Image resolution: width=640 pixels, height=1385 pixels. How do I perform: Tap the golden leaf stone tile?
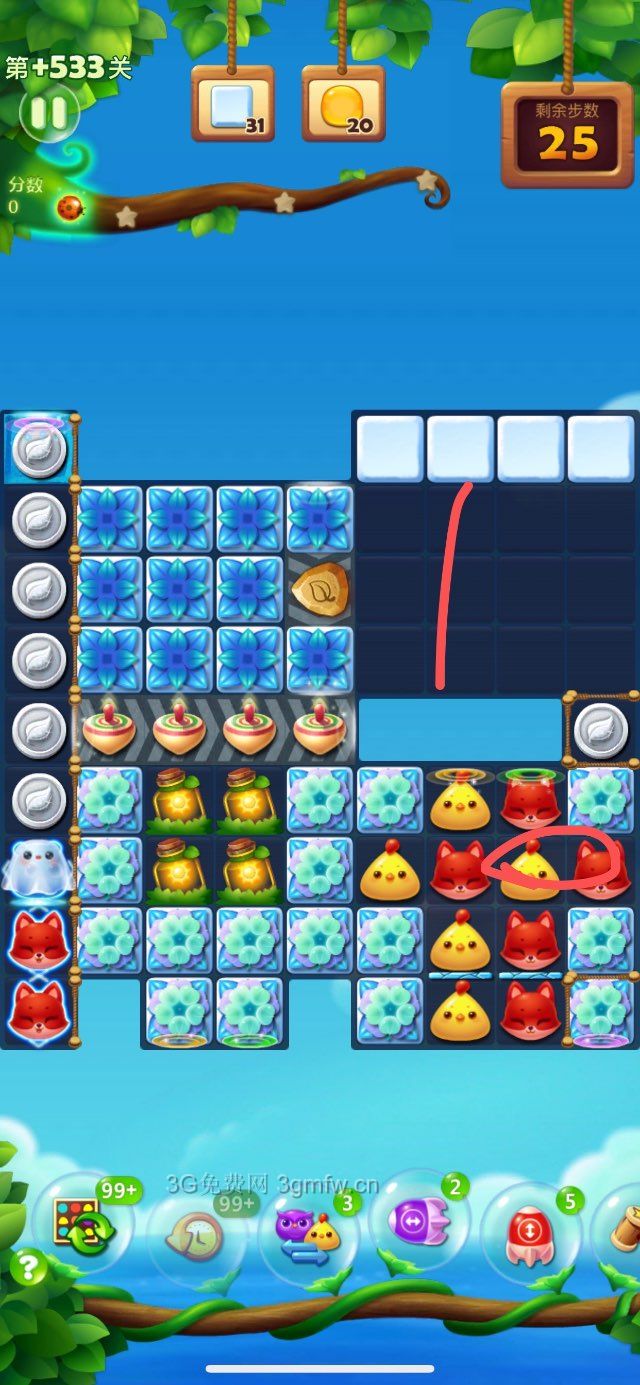coord(320,591)
